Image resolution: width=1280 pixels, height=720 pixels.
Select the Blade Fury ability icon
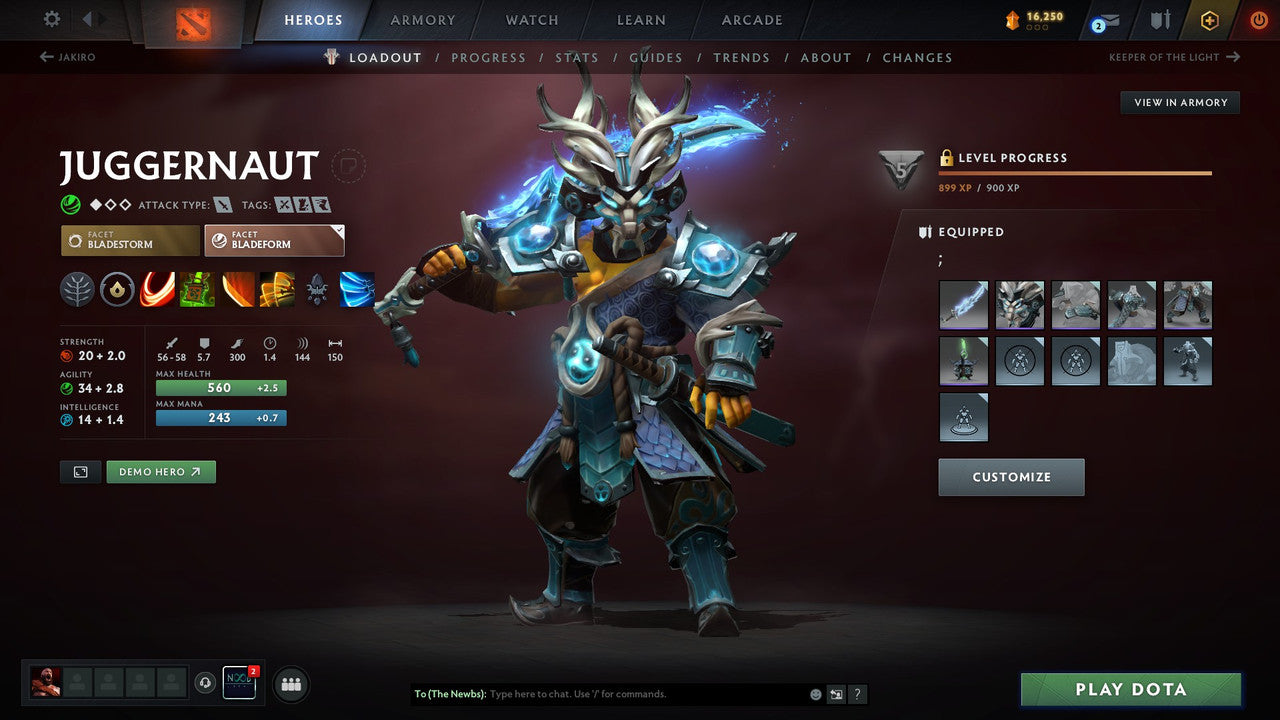coord(157,290)
